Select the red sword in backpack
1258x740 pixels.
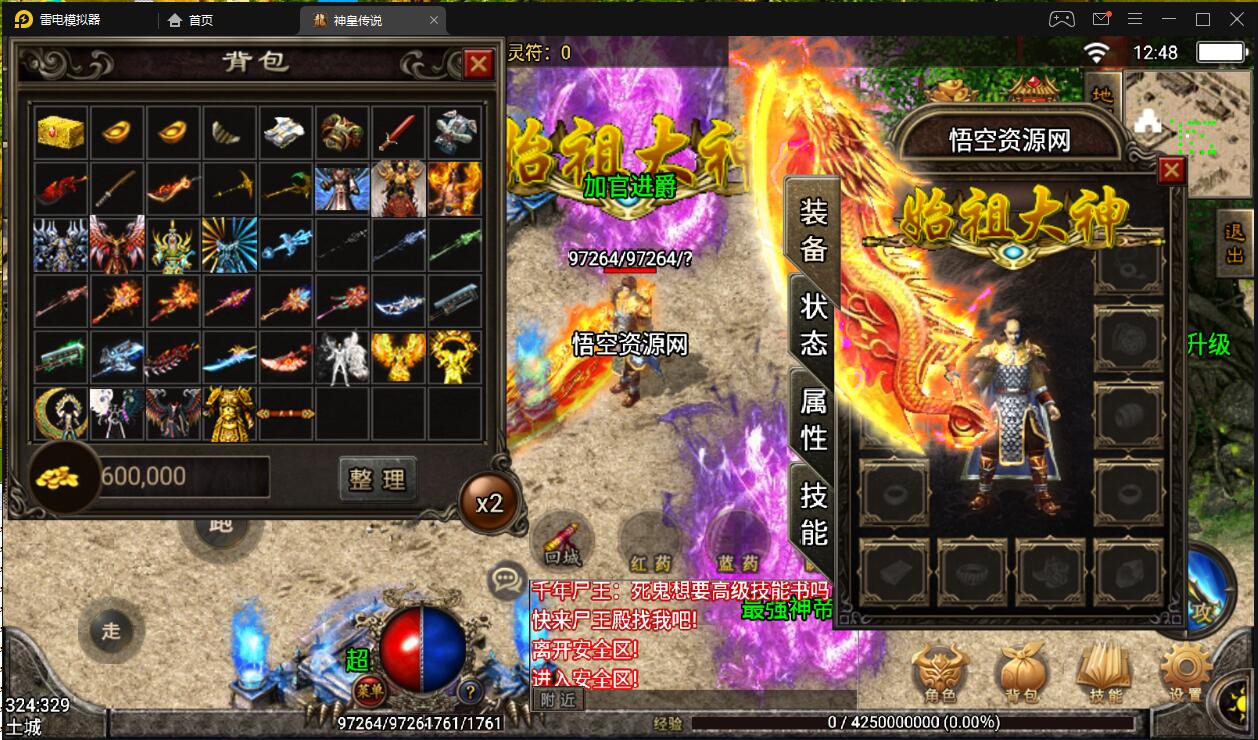coord(398,132)
